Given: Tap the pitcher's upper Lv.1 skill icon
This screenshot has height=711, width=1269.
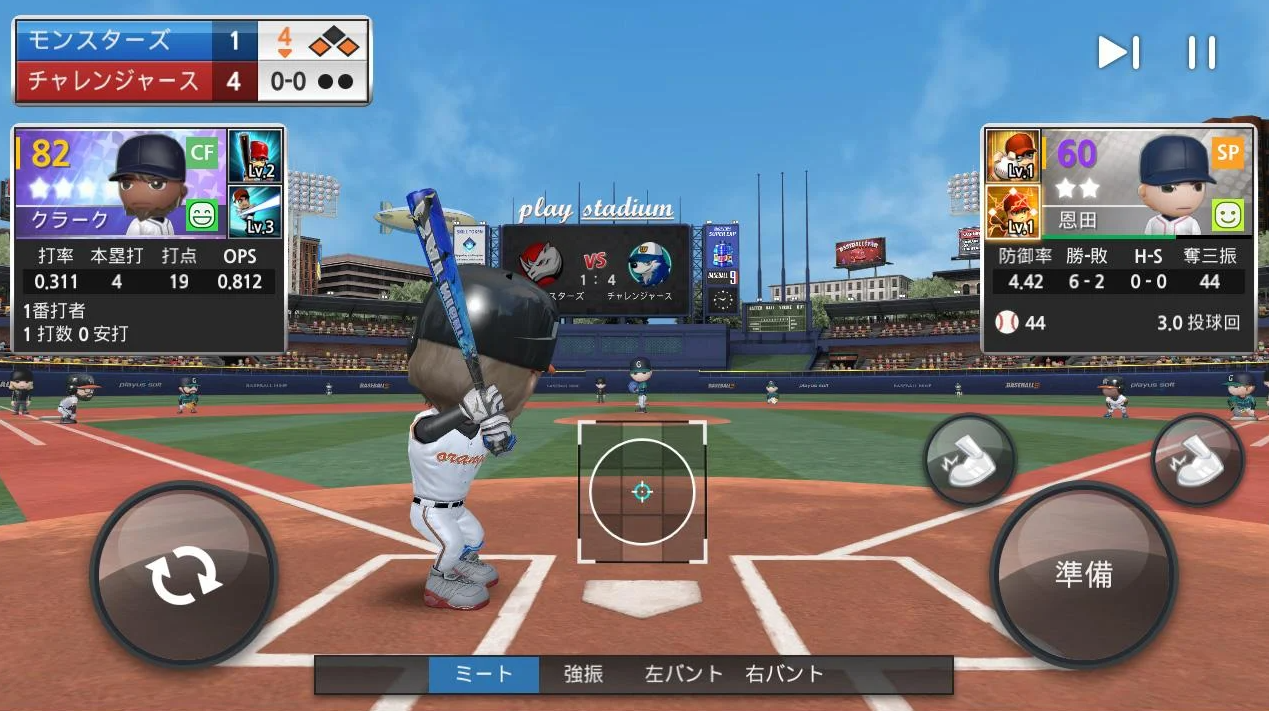Looking at the screenshot, I should point(1013,156).
